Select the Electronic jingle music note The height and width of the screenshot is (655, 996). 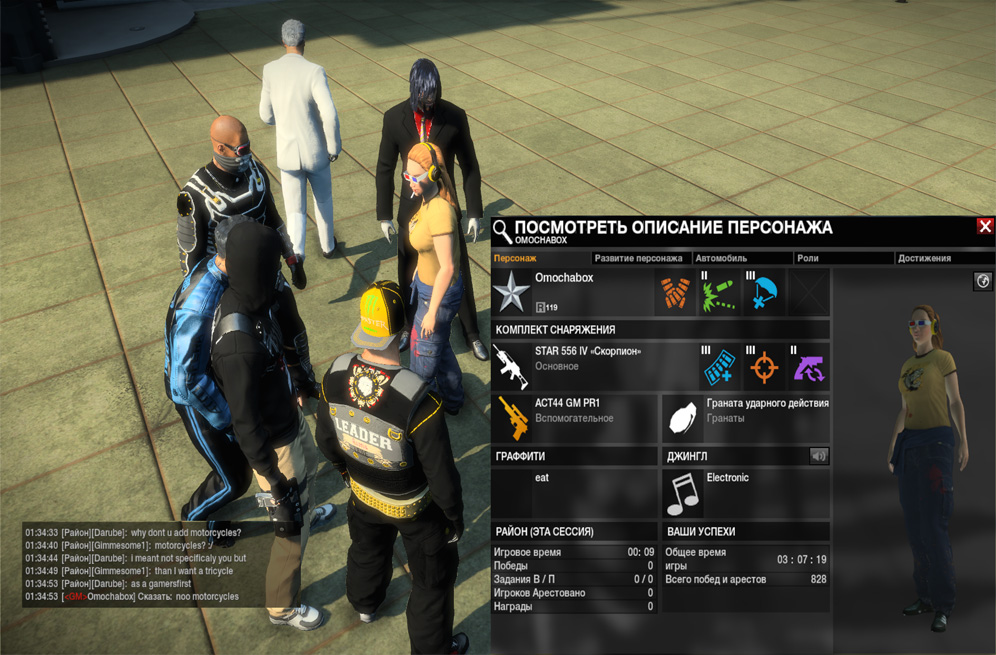pyautogui.click(x=684, y=493)
